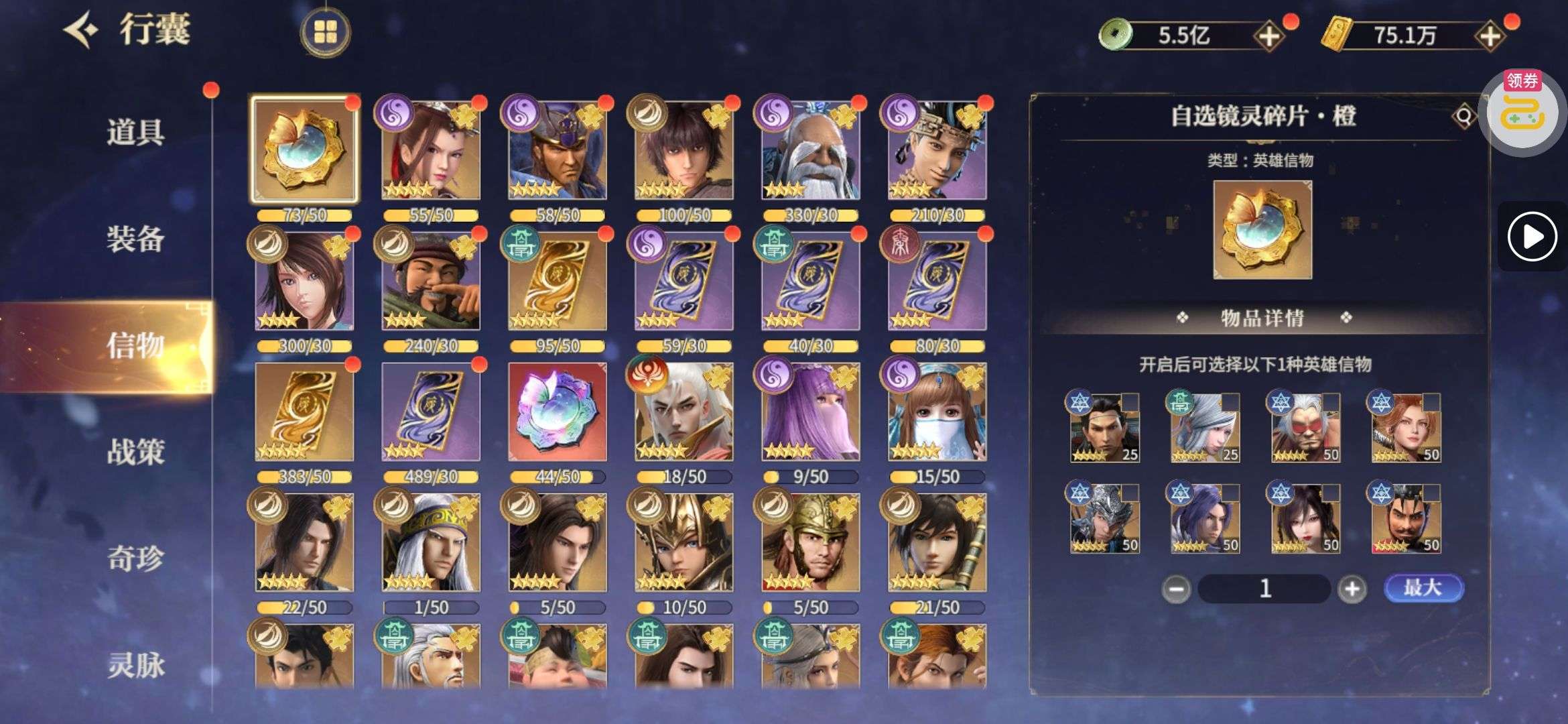Increase quantity with the plus stepper
The width and height of the screenshot is (1568, 724).
tap(1352, 589)
